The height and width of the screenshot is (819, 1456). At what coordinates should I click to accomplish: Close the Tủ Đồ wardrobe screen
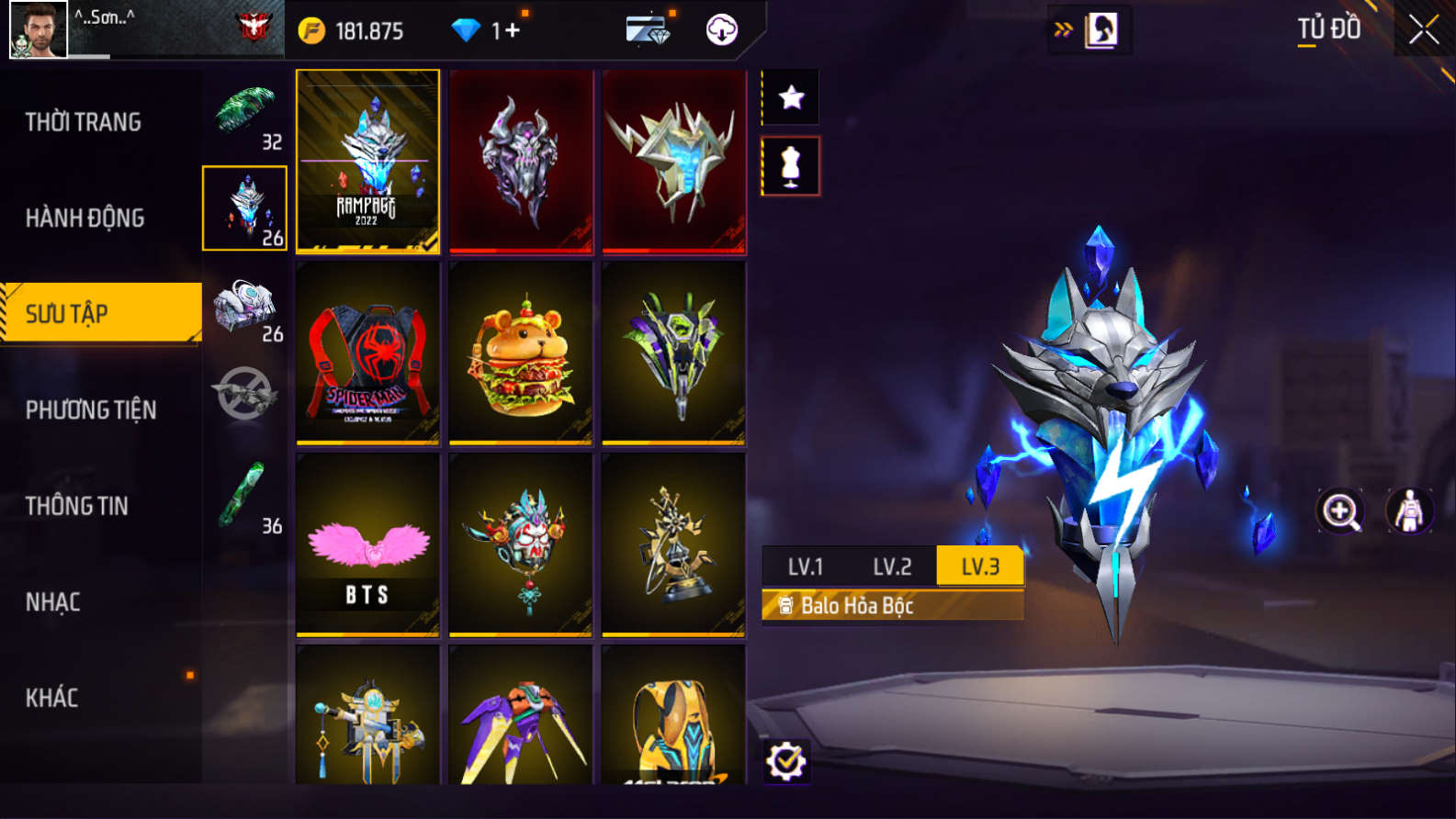pos(1423,30)
